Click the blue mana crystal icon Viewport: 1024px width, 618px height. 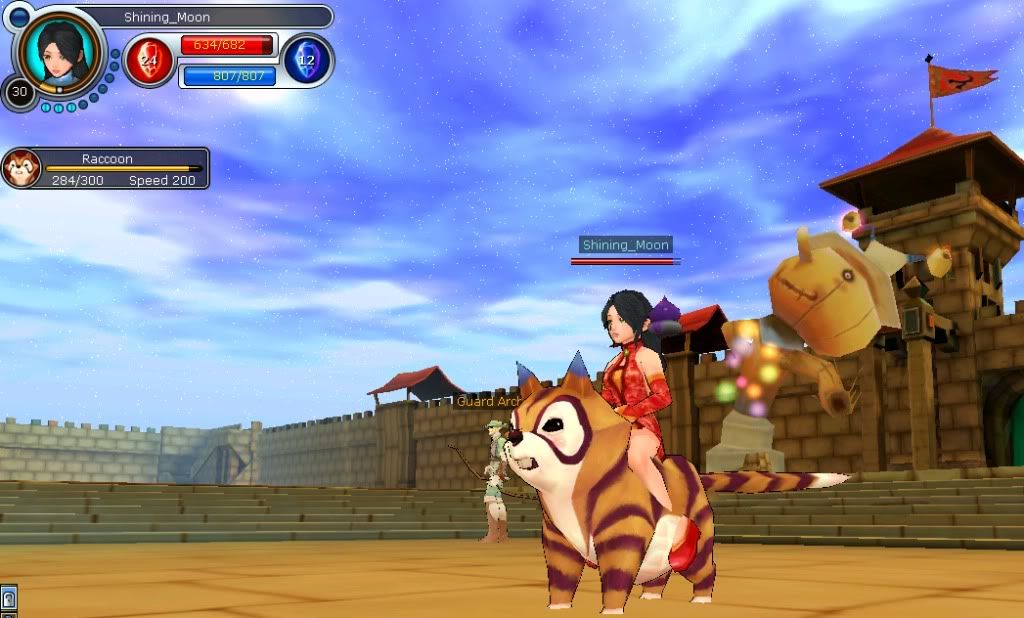coord(307,60)
